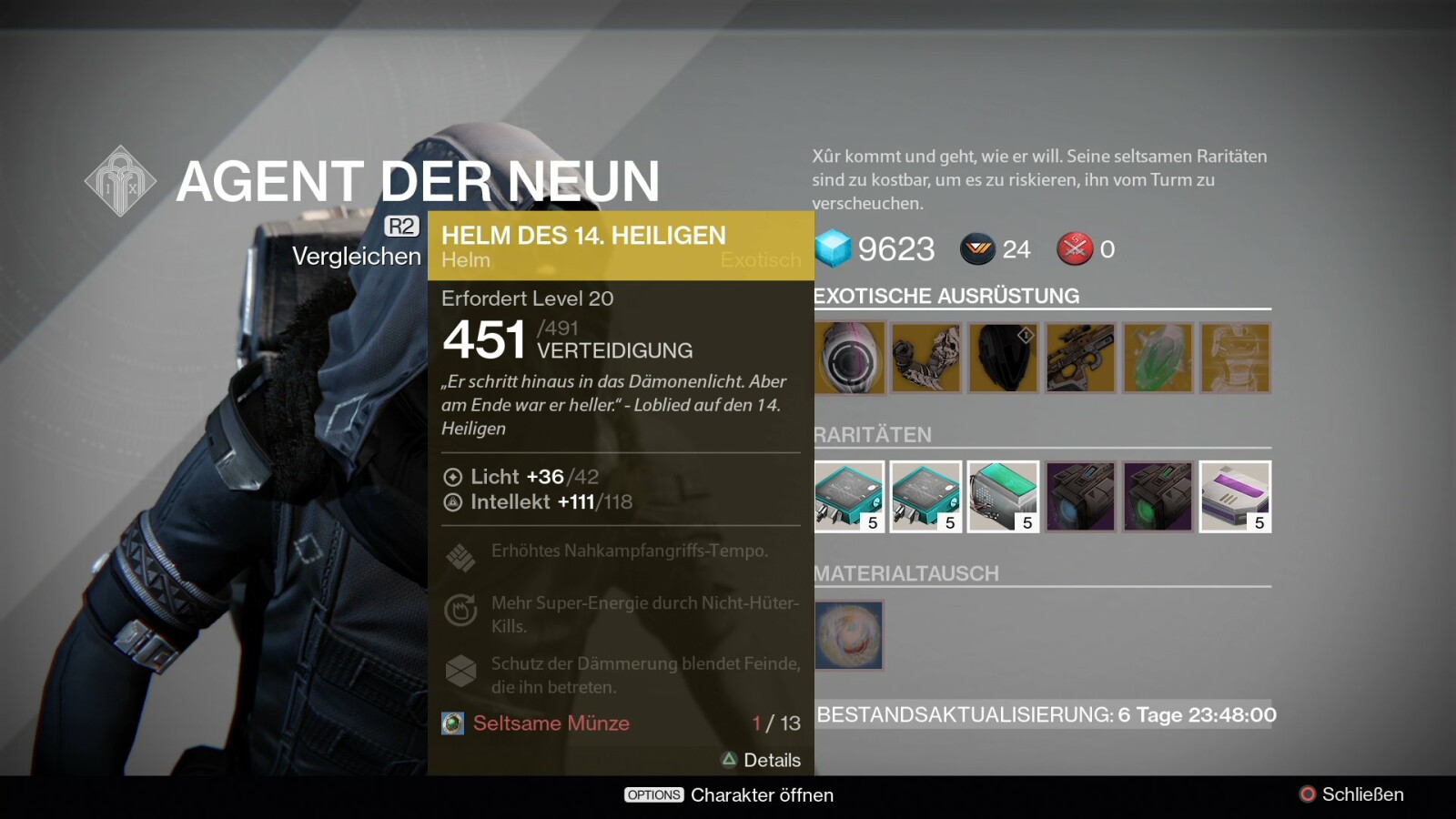The width and height of the screenshot is (1456, 819).
Task: Select the white box with purple stripe
Action: 1235,497
